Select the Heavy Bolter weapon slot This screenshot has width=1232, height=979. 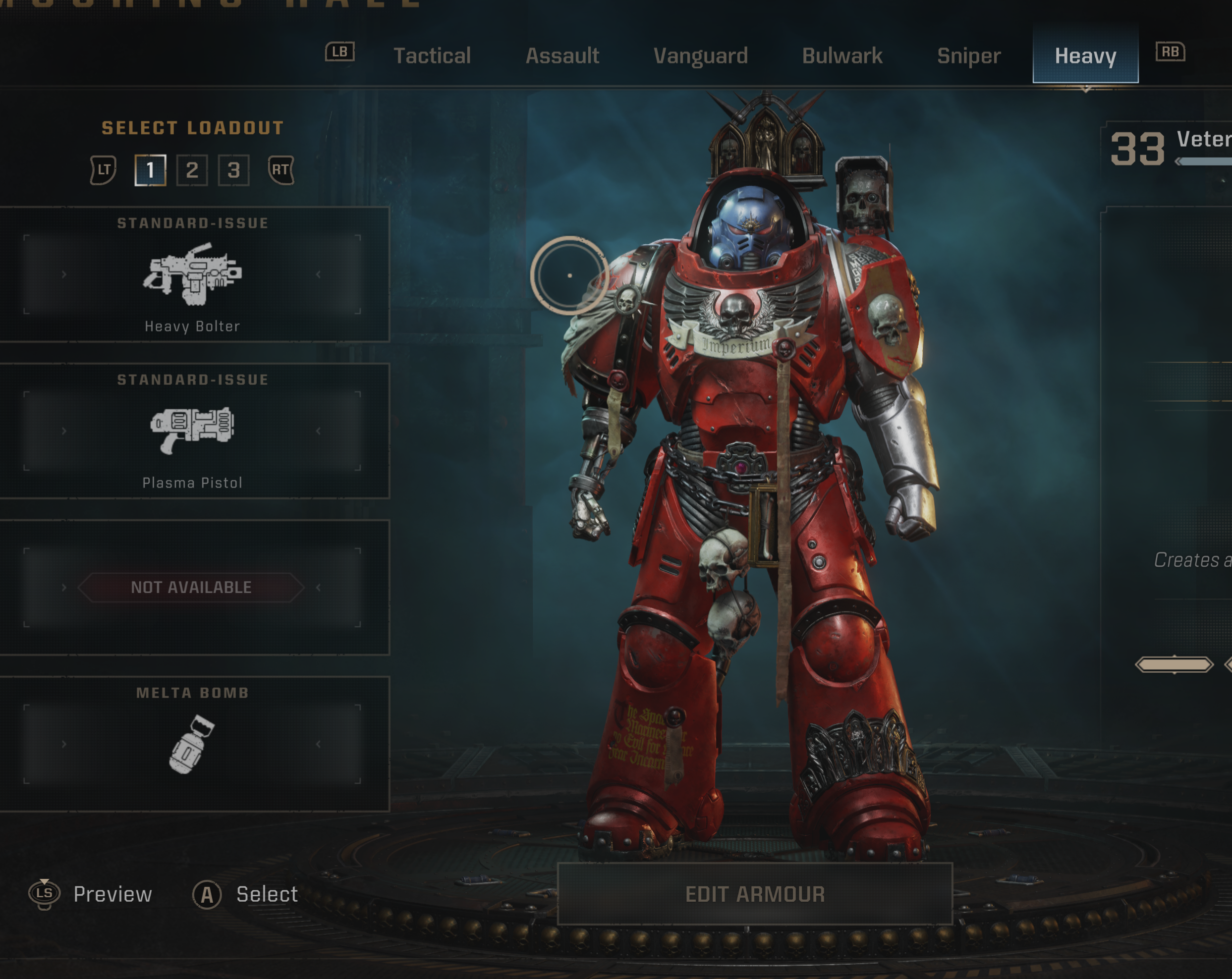pyautogui.click(x=193, y=275)
